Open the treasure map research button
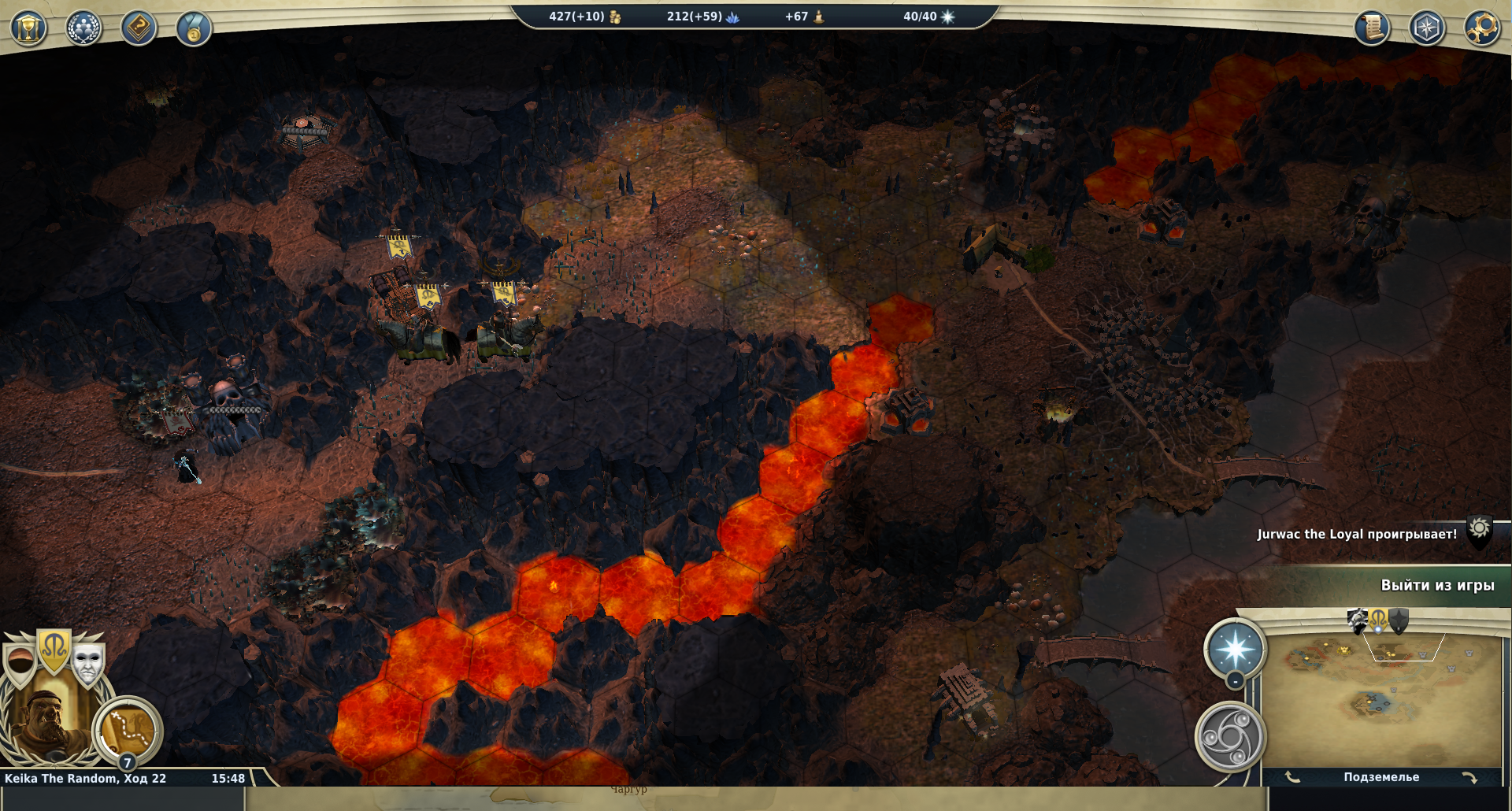The height and width of the screenshot is (811, 1512). pos(128,730)
